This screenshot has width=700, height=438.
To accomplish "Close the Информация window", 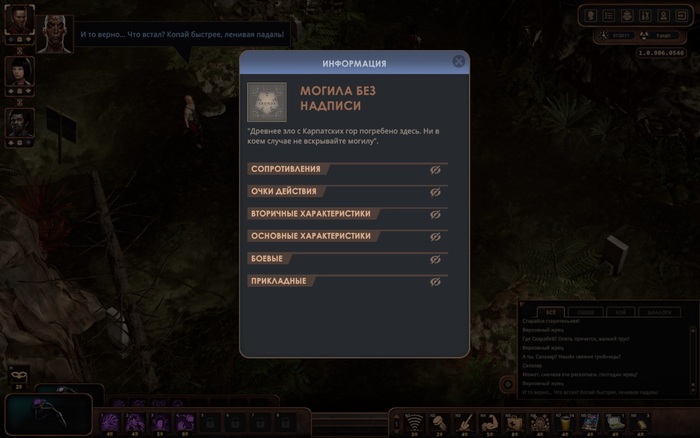I will pyautogui.click(x=458, y=62).
